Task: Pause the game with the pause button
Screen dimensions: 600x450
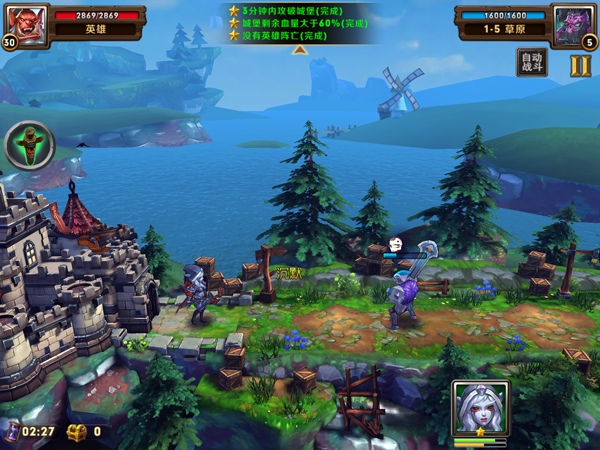Action: [x=581, y=65]
